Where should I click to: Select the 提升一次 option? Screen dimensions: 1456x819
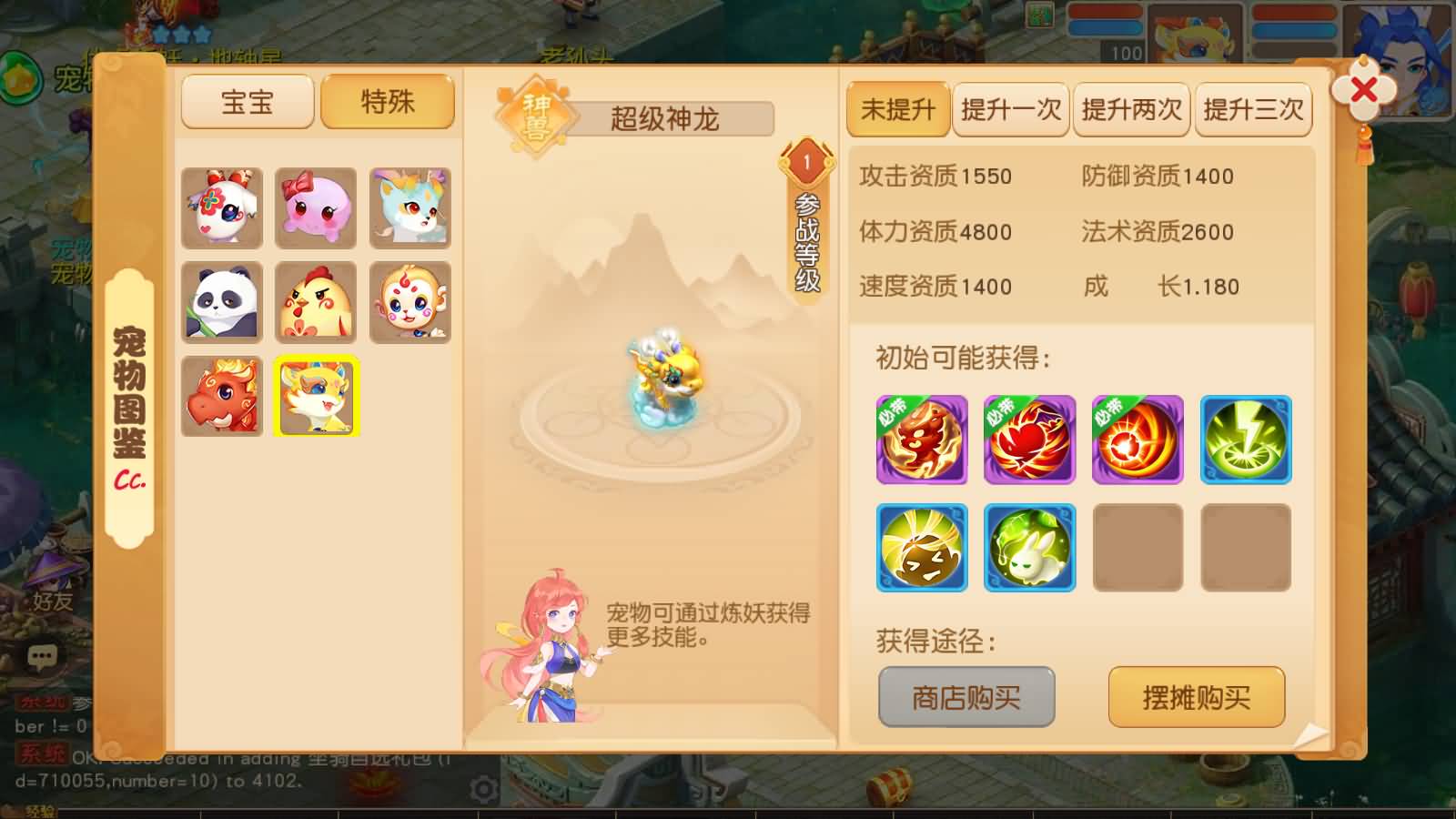pos(1010,109)
